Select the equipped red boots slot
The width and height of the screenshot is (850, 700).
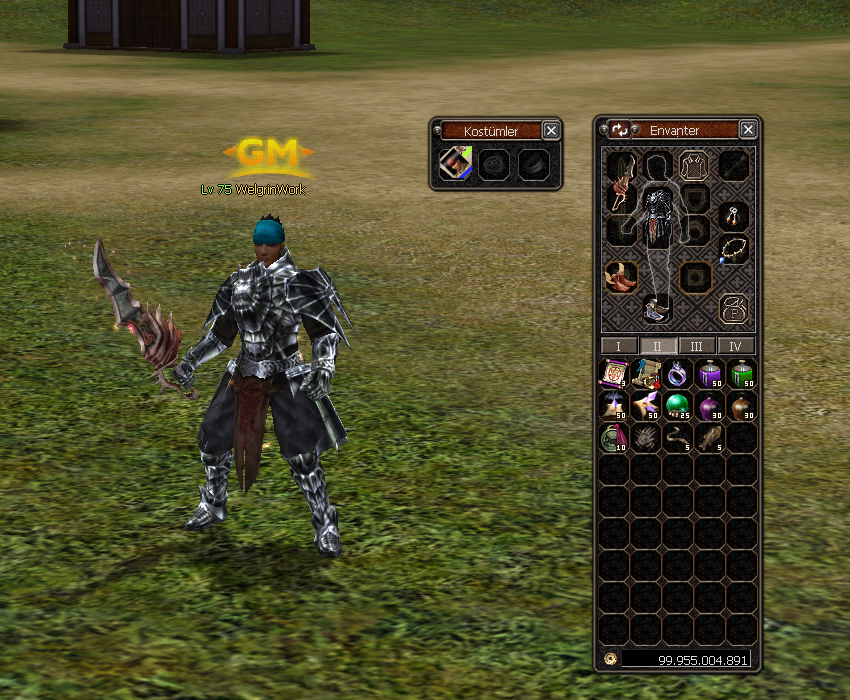[x=621, y=277]
